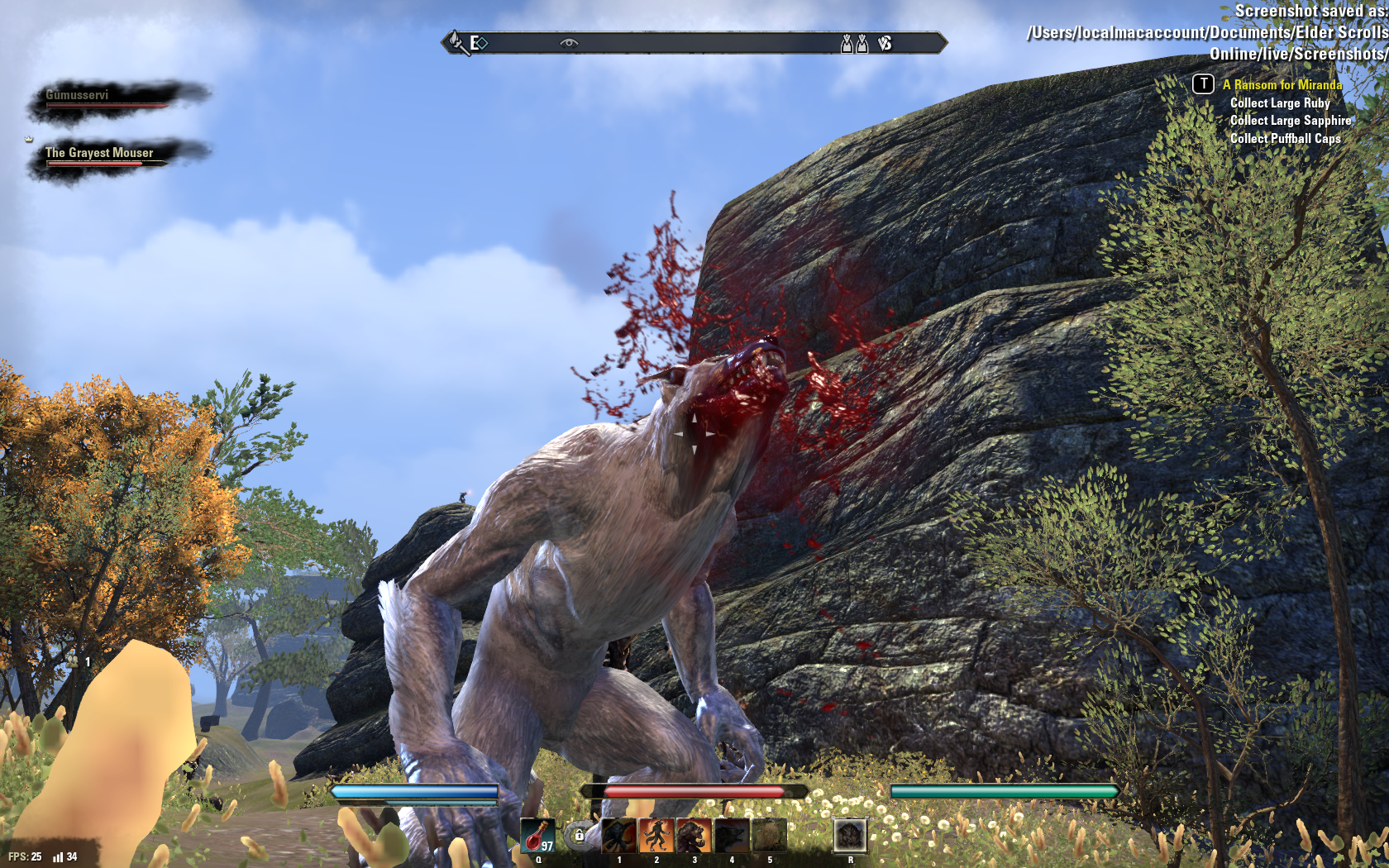
Task: Select The Grayest Mouser group frame
Action: coord(103,155)
